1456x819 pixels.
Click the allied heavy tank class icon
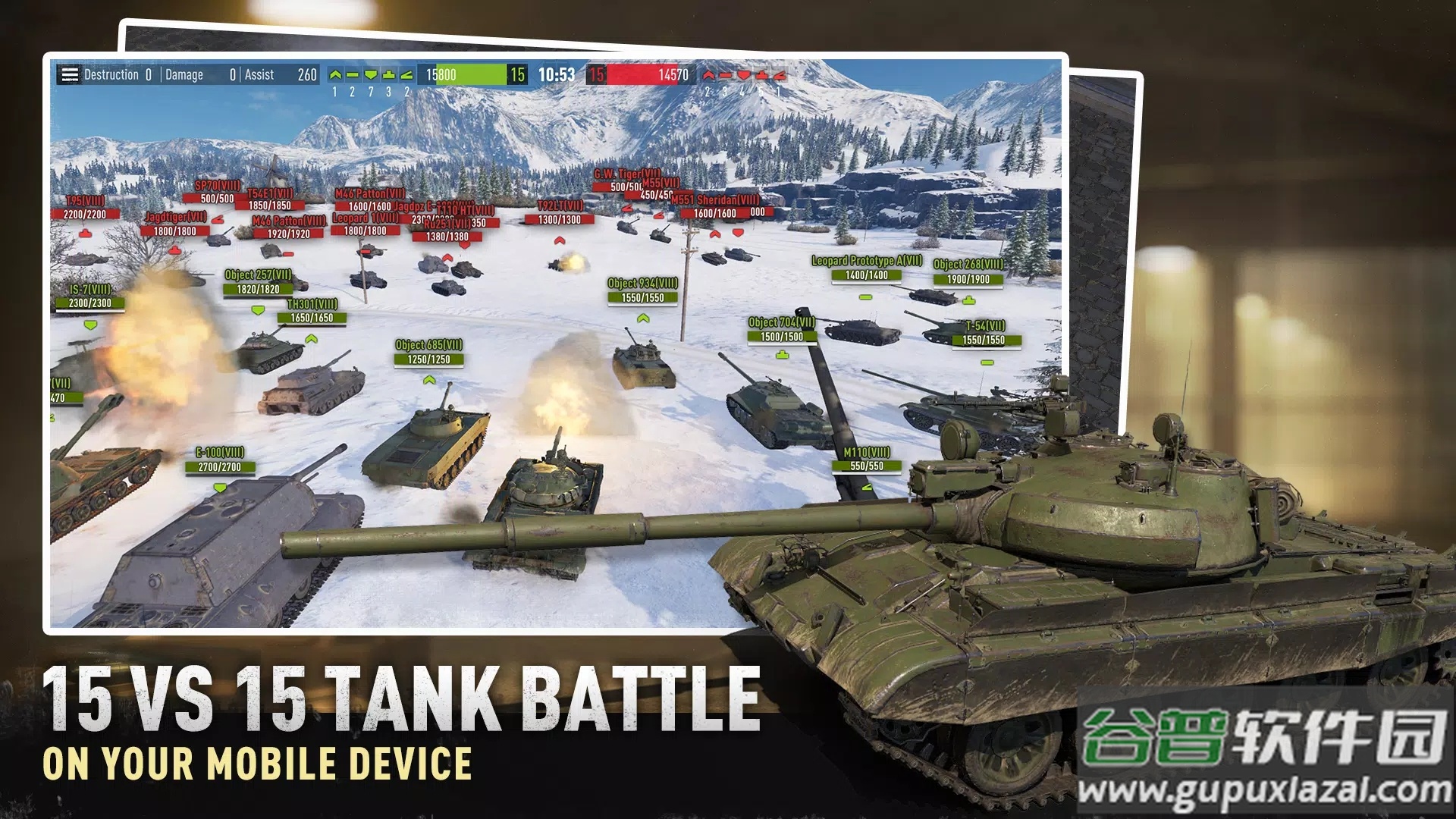coord(372,76)
